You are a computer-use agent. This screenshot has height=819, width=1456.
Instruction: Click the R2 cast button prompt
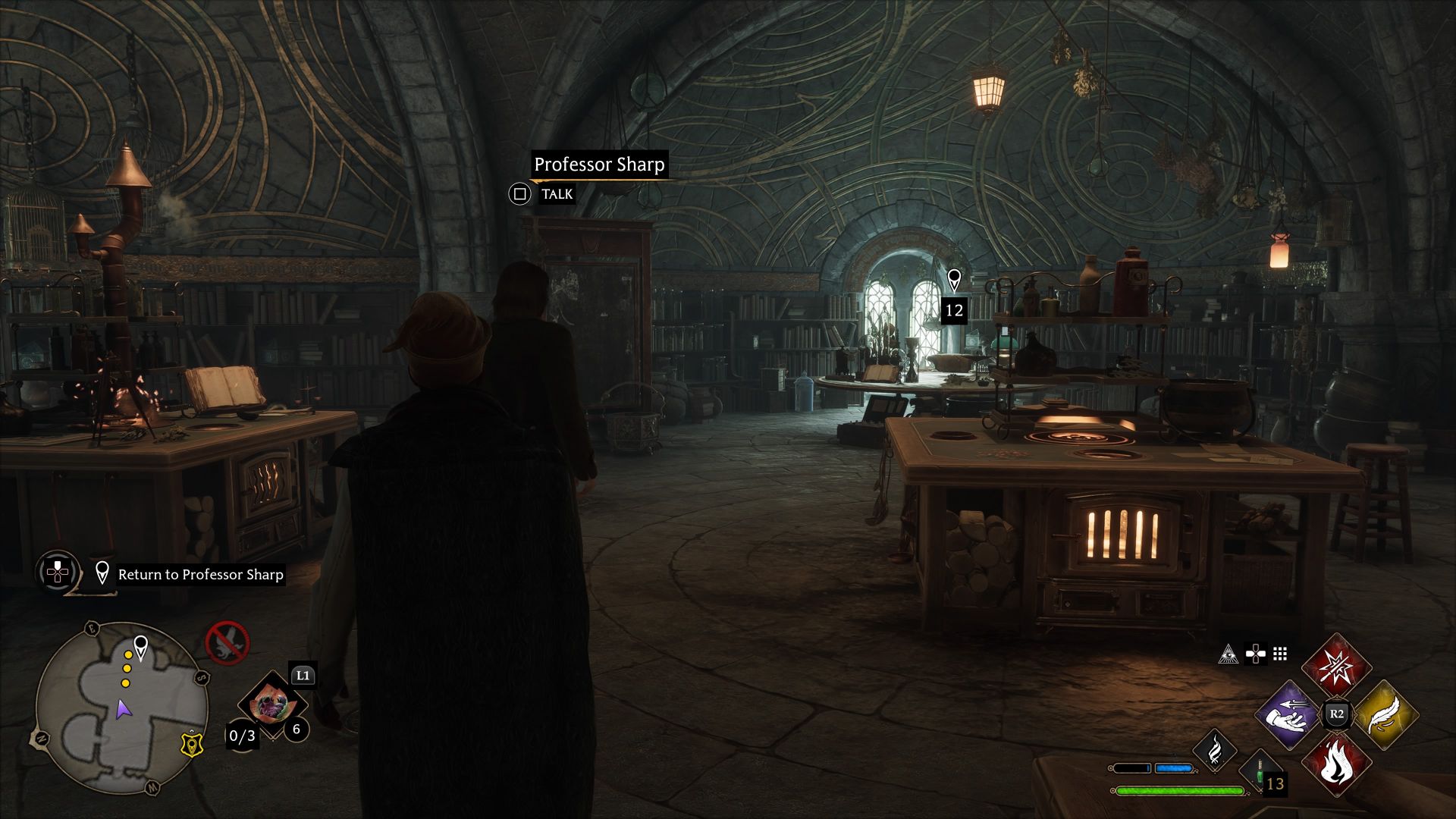coord(1337,712)
